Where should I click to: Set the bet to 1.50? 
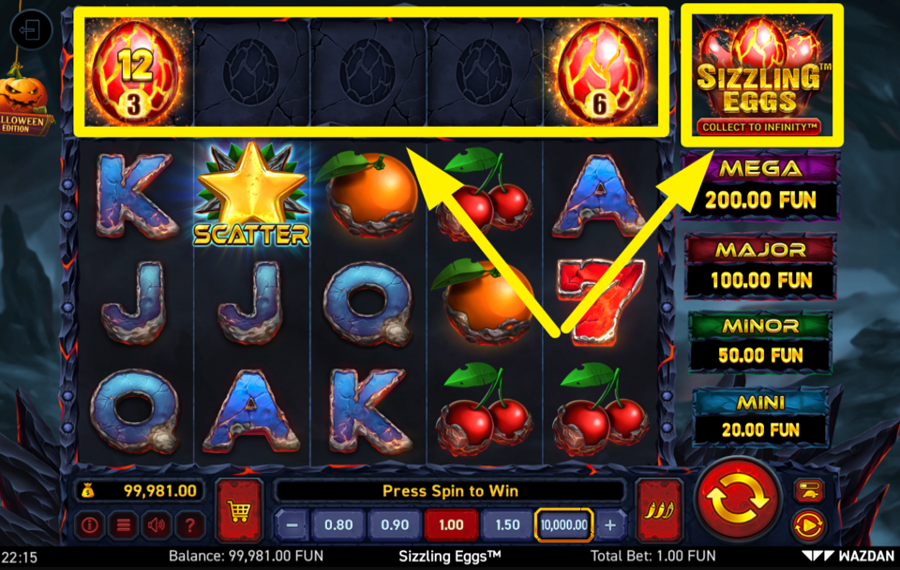coord(507,524)
